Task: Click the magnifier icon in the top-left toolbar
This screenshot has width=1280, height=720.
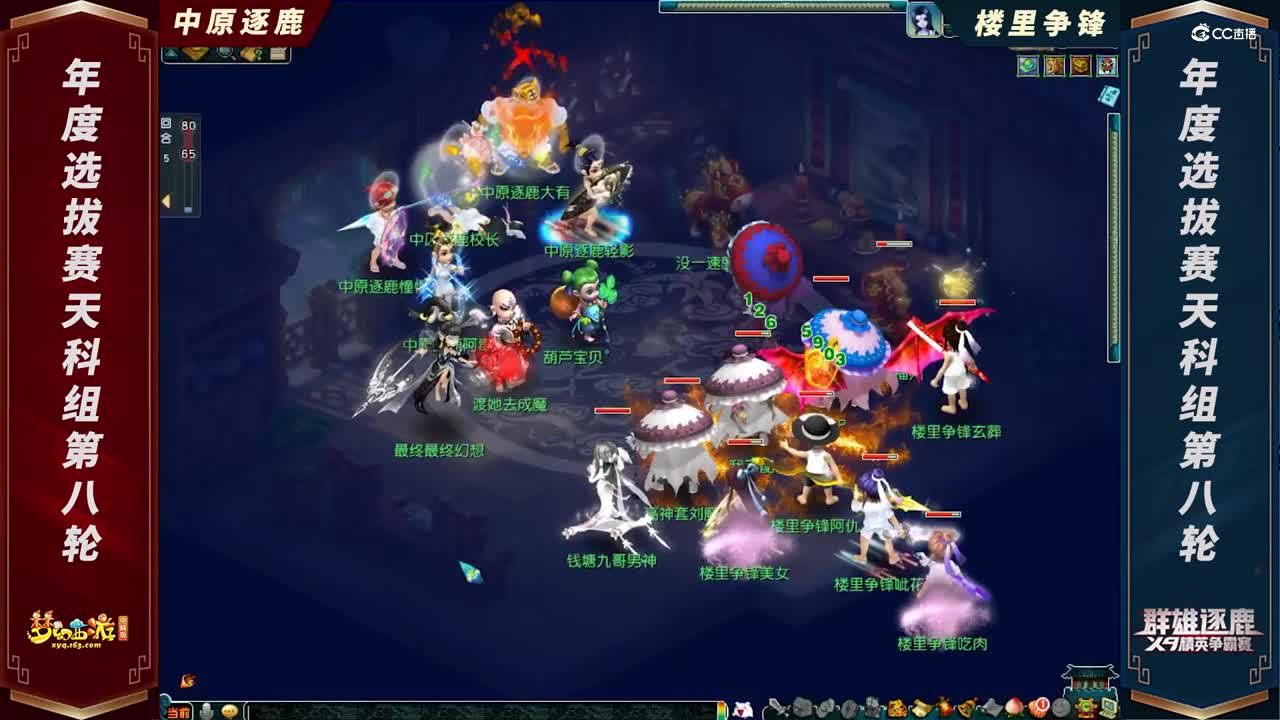Action: (x=225, y=55)
